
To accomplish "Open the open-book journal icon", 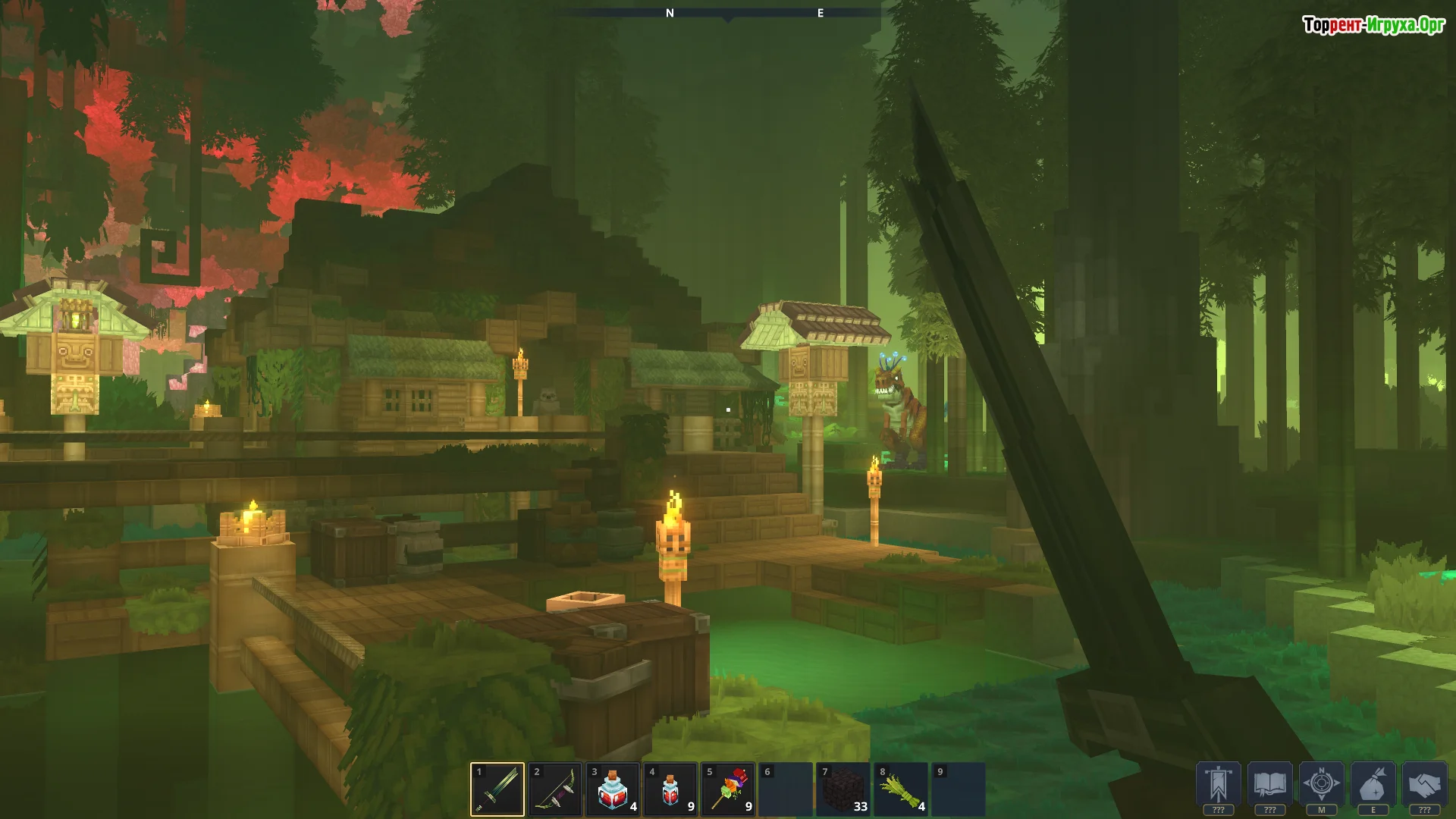I will coord(1270,784).
